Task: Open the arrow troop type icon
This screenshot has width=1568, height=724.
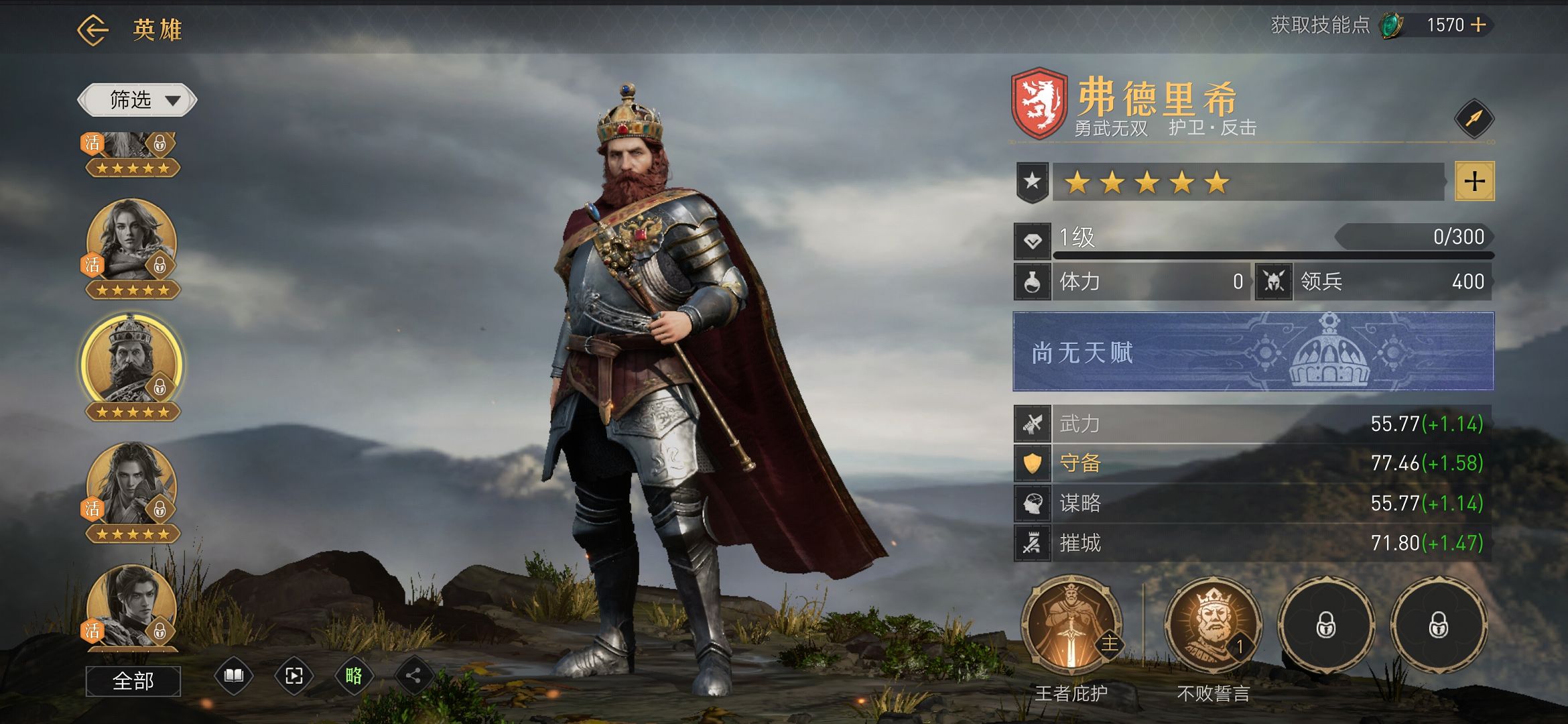Action: (x=1474, y=119)
